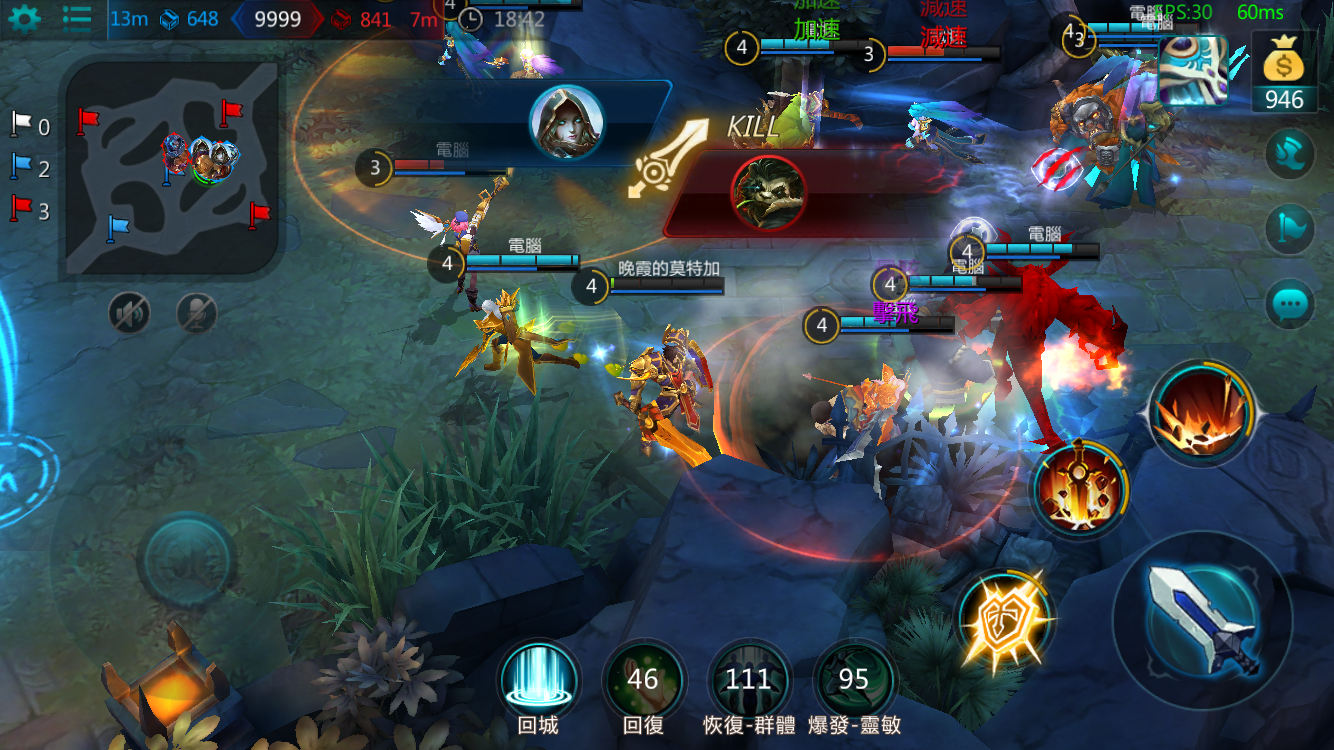Open the gear settings menu

coord(24,18)
